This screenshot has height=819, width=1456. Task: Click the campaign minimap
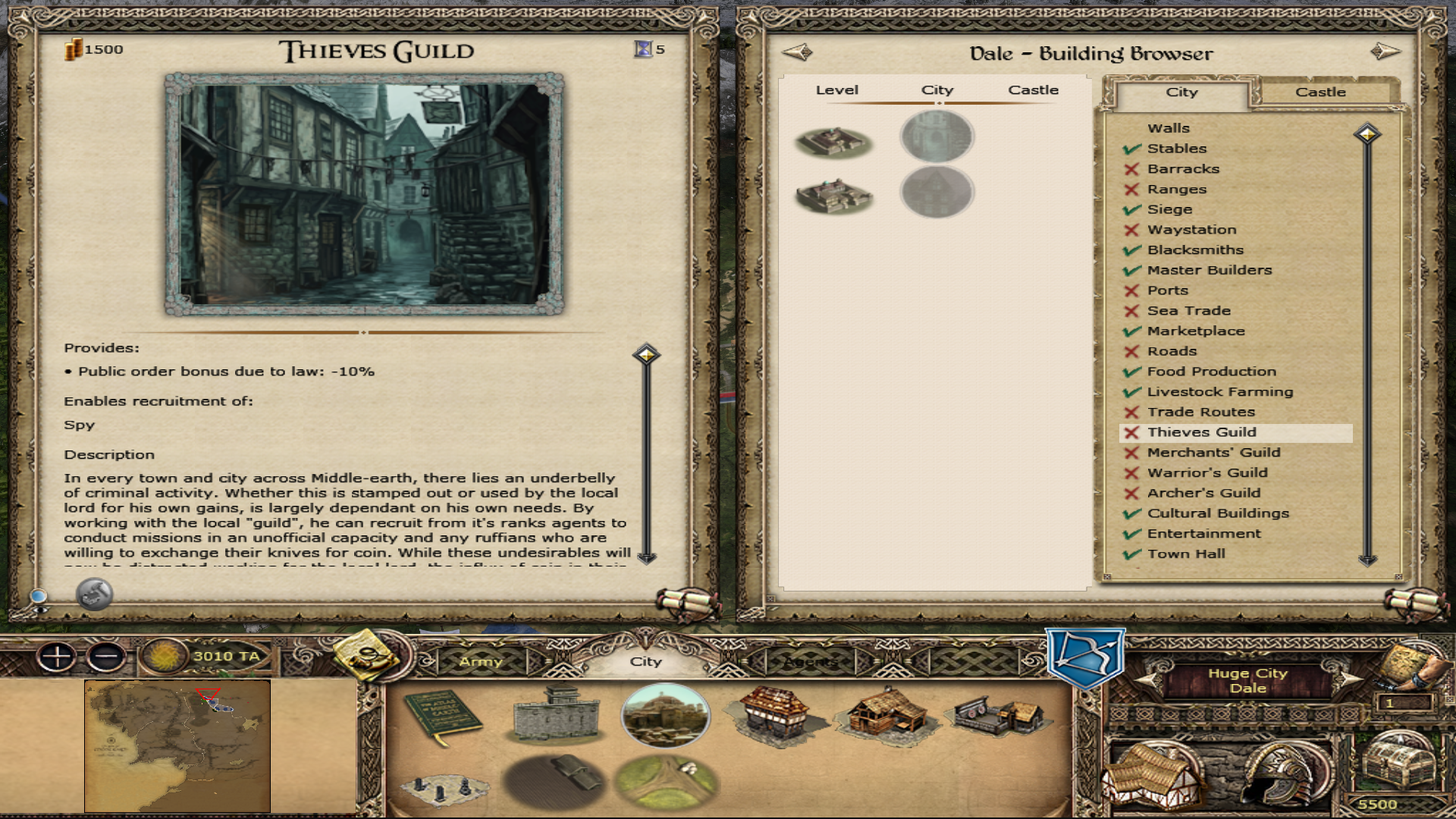[177, 745]
